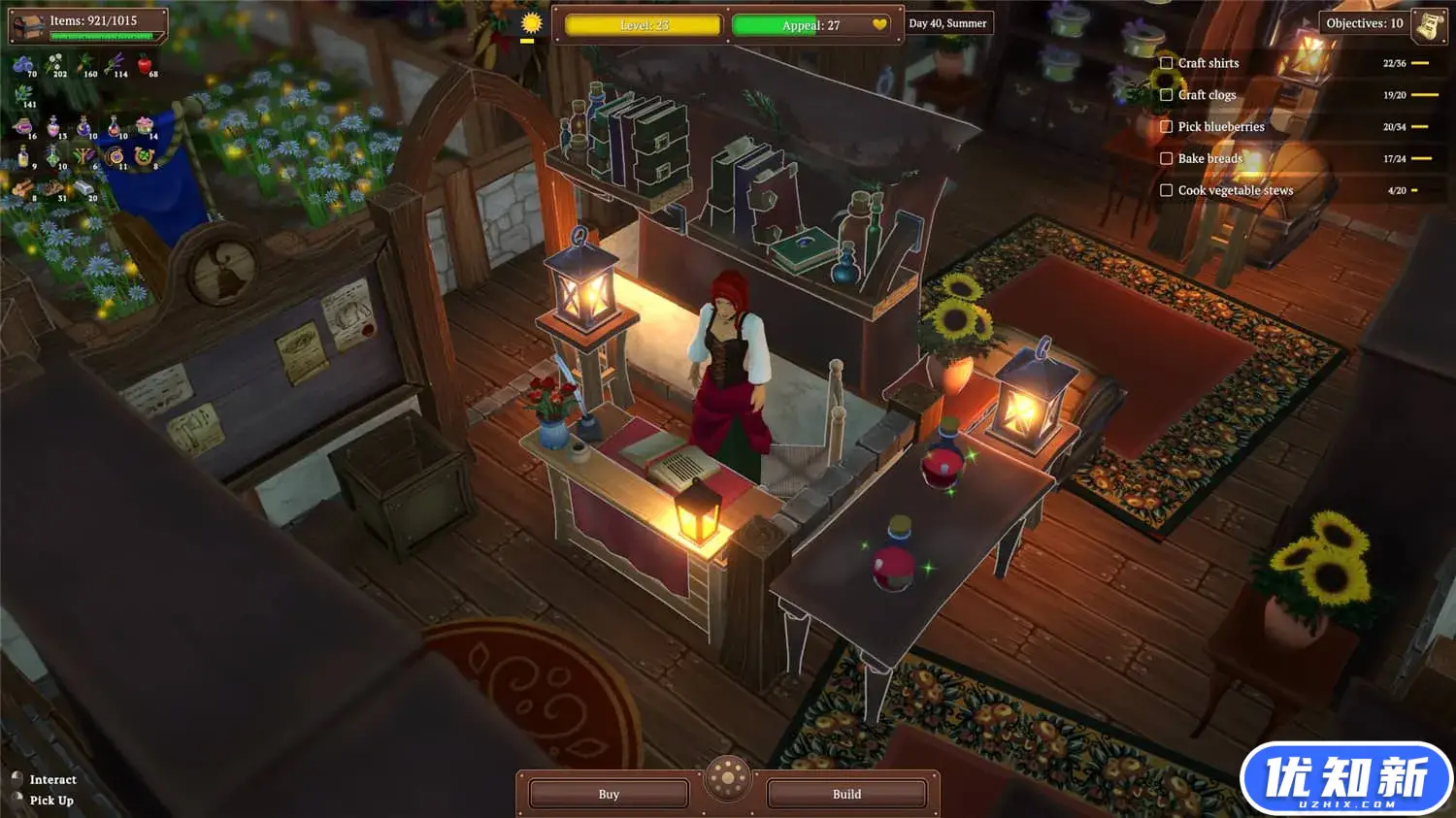The image size is (1456, 818).
Task: Select the blueberries inventory item
Action: (23, 66)
